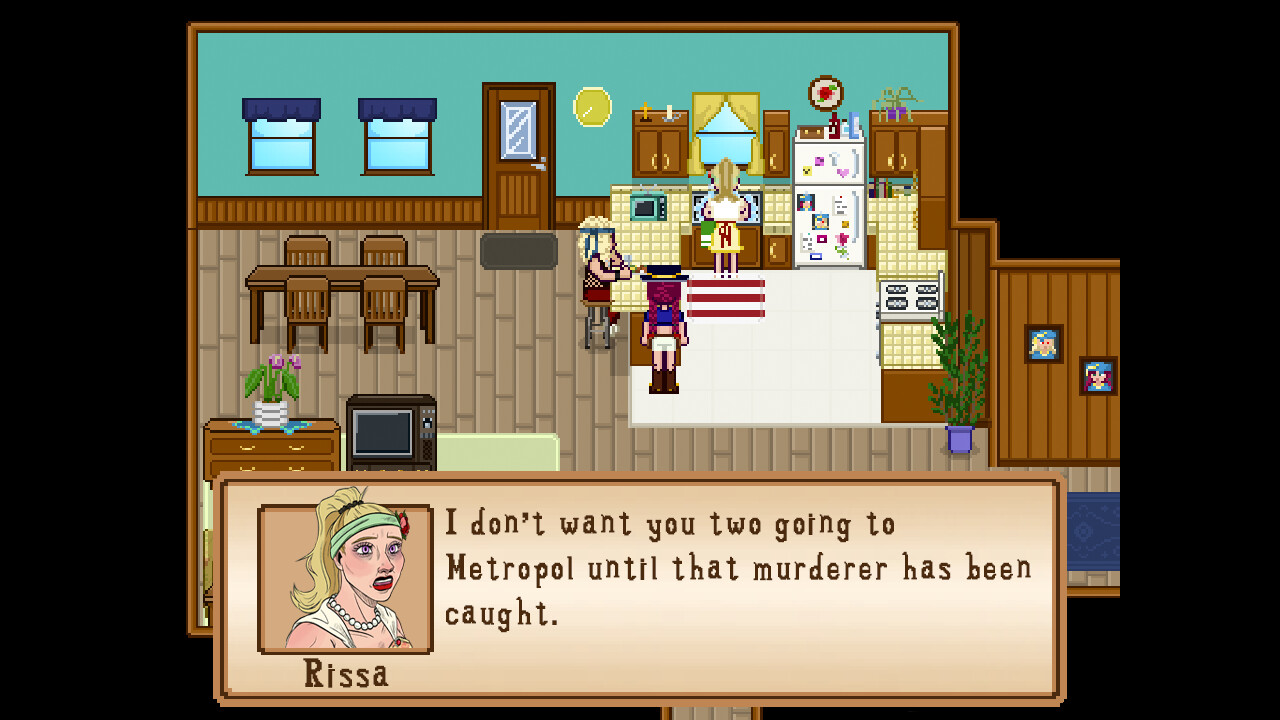Open the dresser drawer below the plant
This screenshot has width=1280, height=720.
click(x=272, y=445)
